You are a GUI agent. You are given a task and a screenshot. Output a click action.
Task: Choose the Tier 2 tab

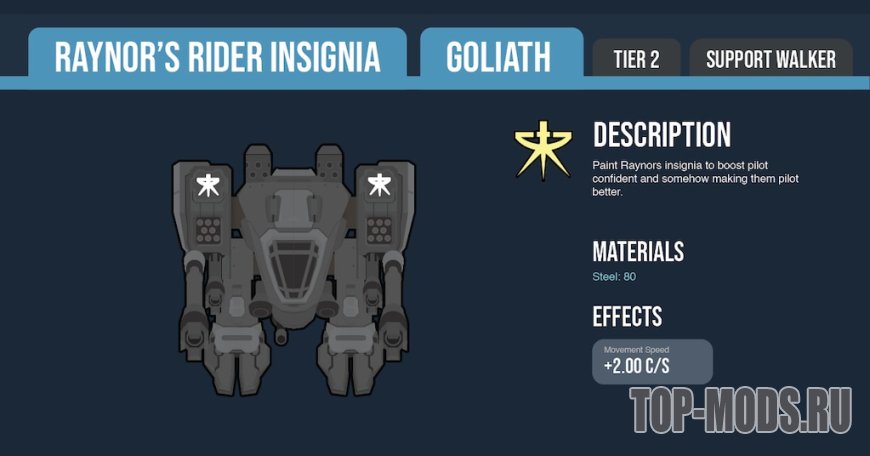[x=636, y=59]
